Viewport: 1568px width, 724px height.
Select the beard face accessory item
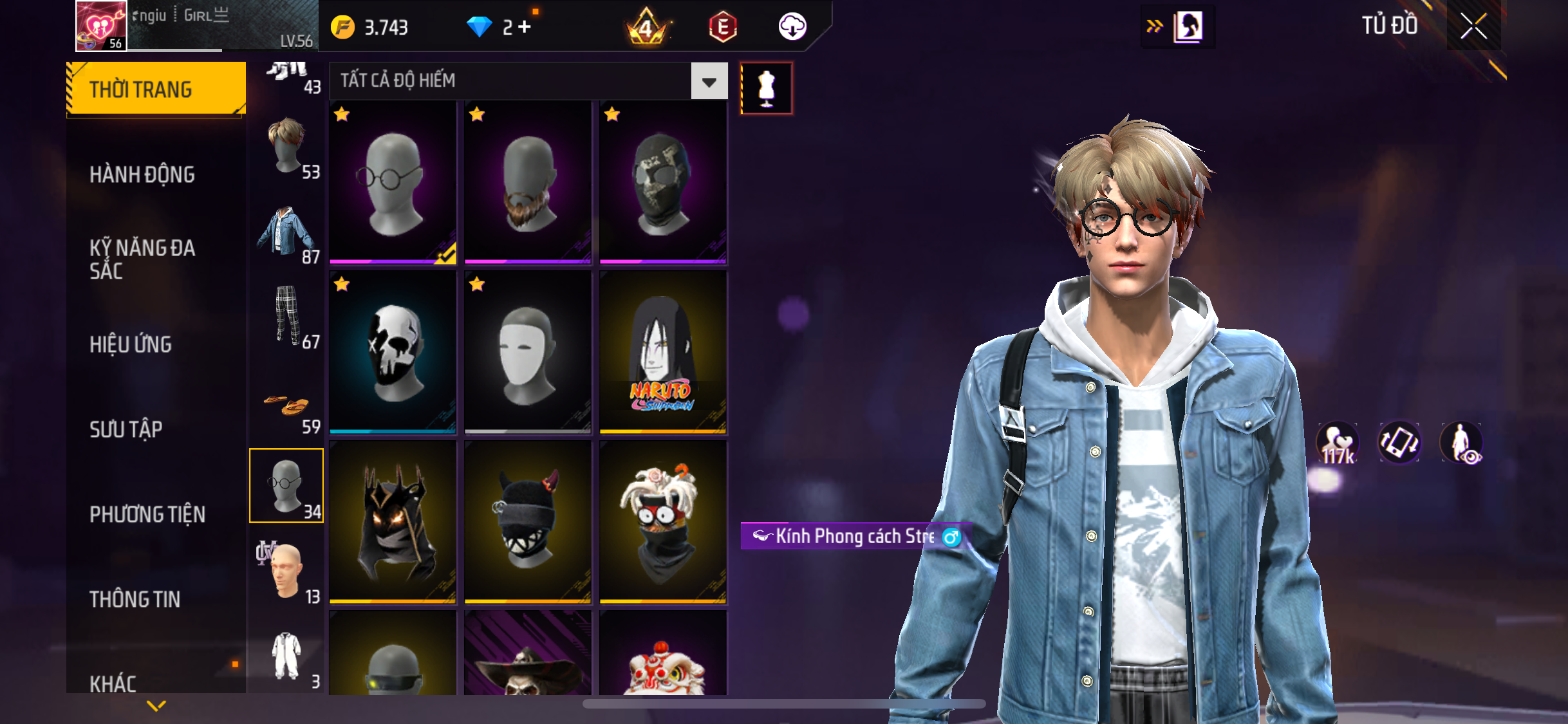click(528, 182)
